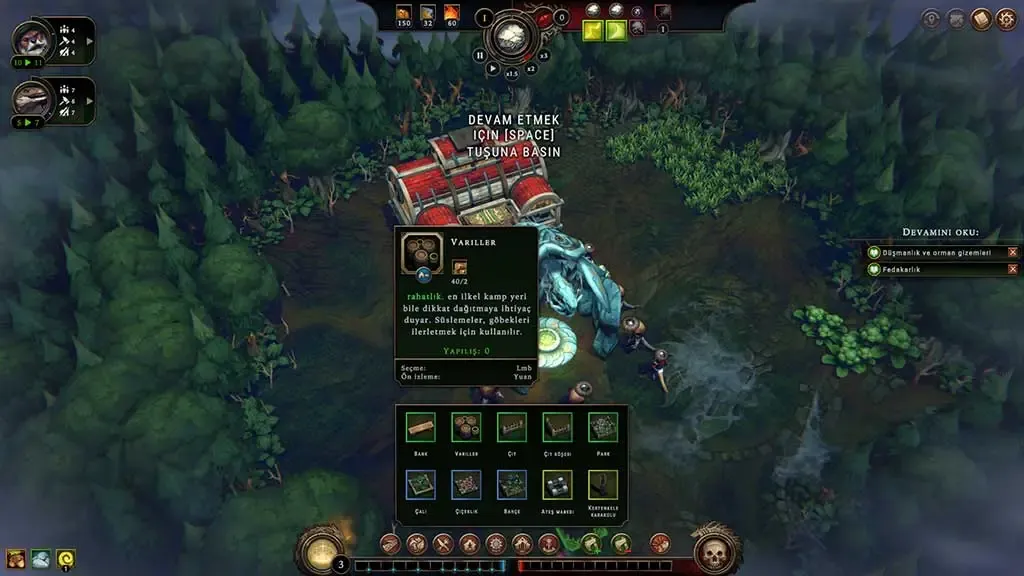Select the Çit fence tile

(512, 428)
